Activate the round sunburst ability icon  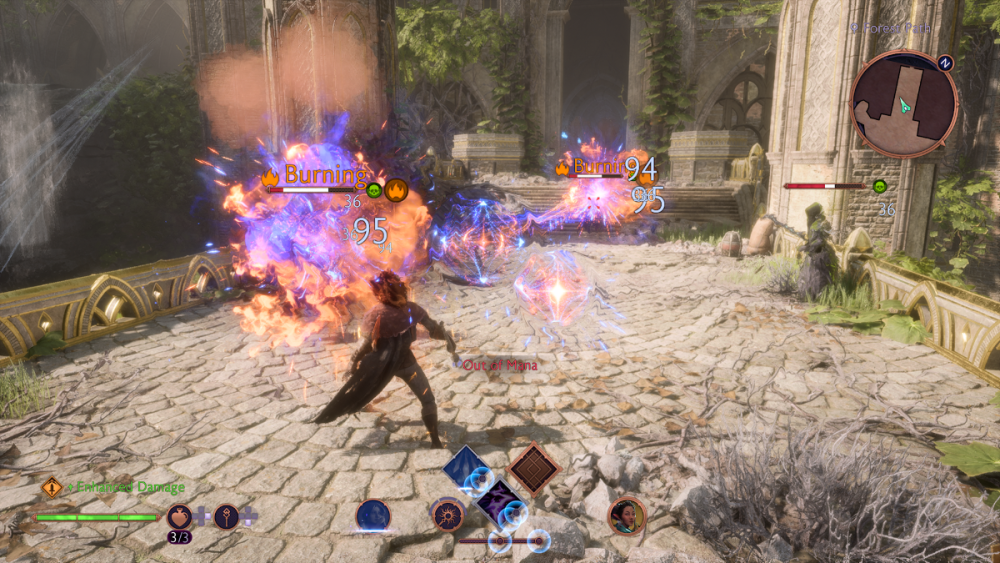click(448, 516)
